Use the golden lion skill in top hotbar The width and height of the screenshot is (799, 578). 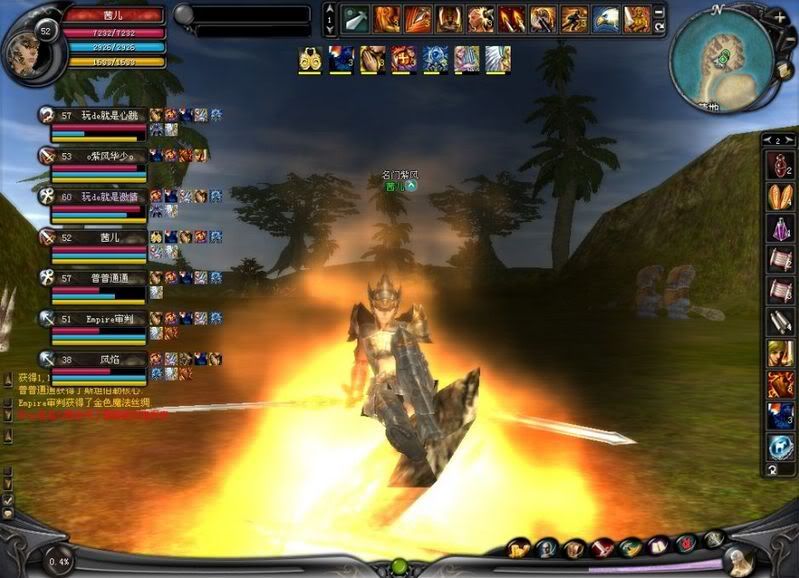(637, 18)
